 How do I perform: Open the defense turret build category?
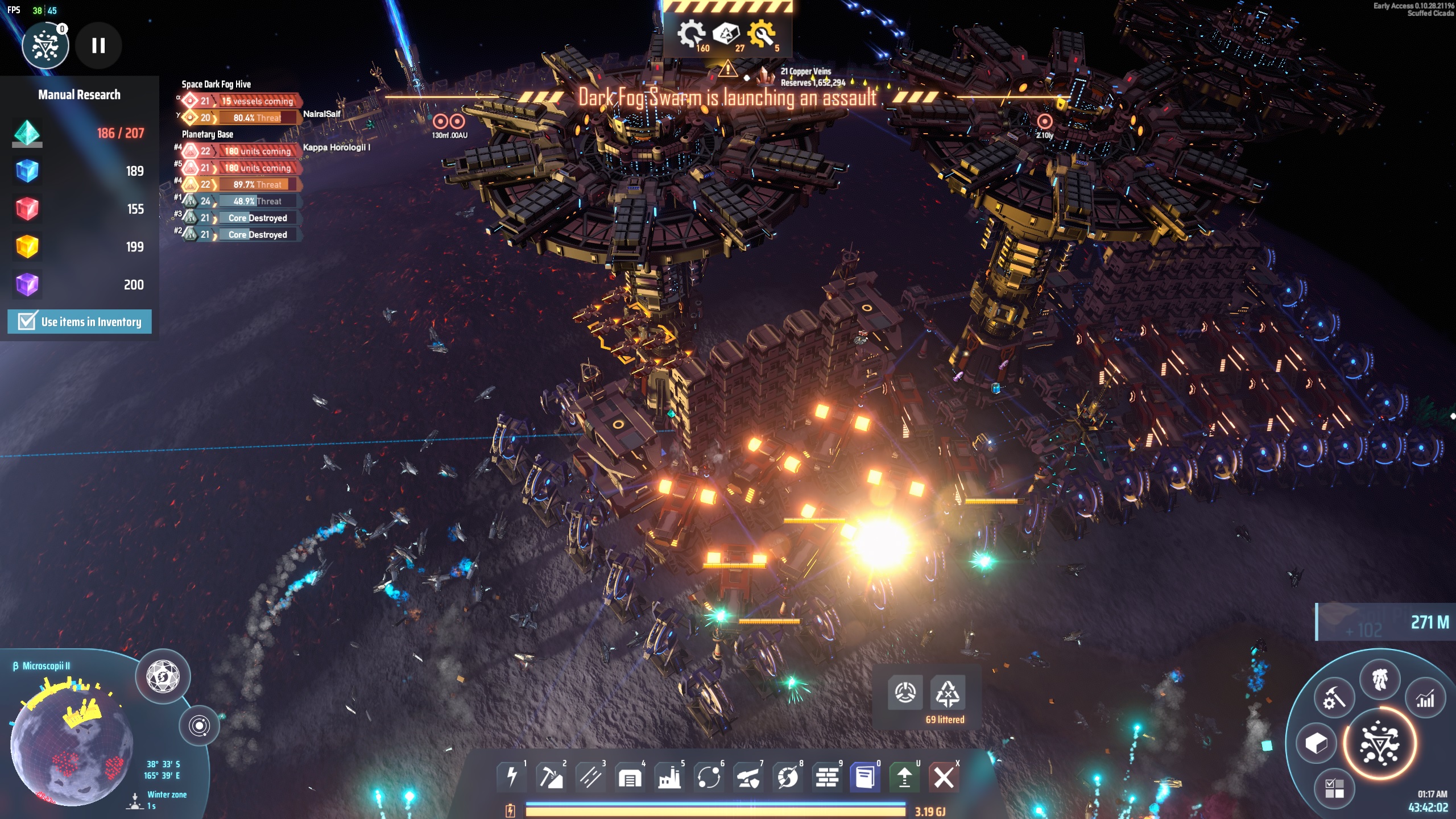point(748,777)
